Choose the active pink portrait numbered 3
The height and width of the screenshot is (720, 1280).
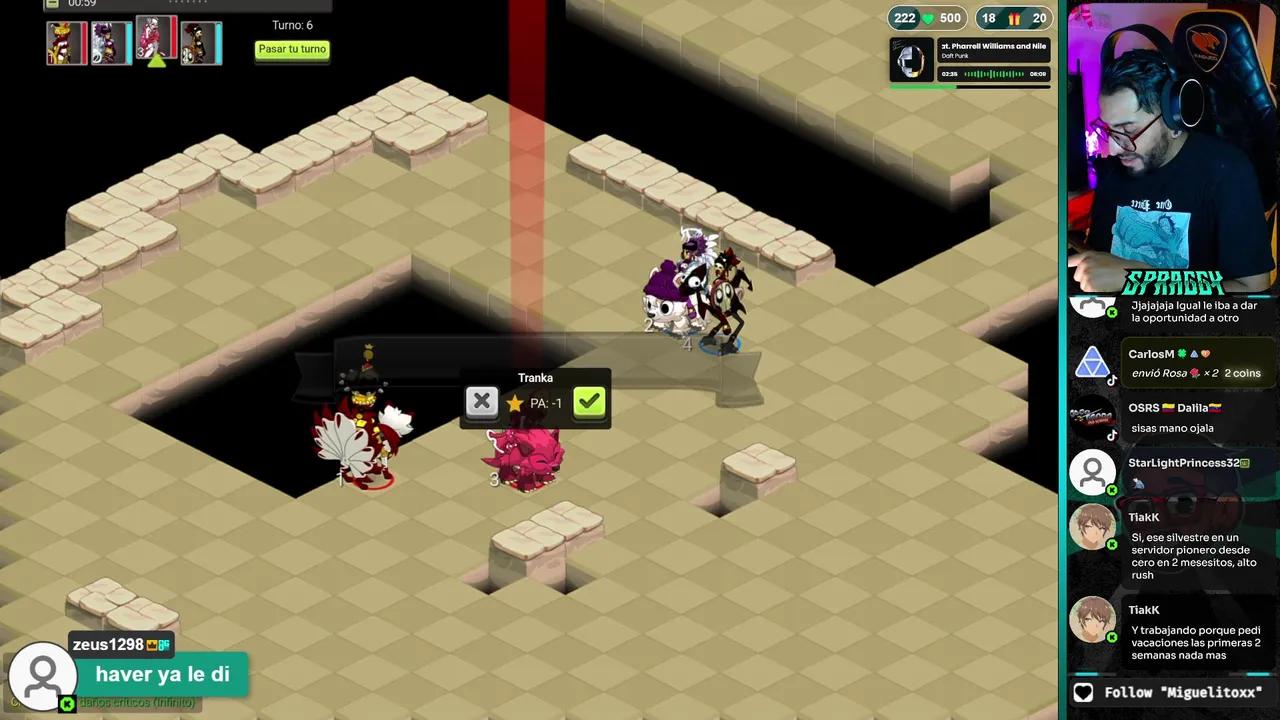click(x=156, y=38)
